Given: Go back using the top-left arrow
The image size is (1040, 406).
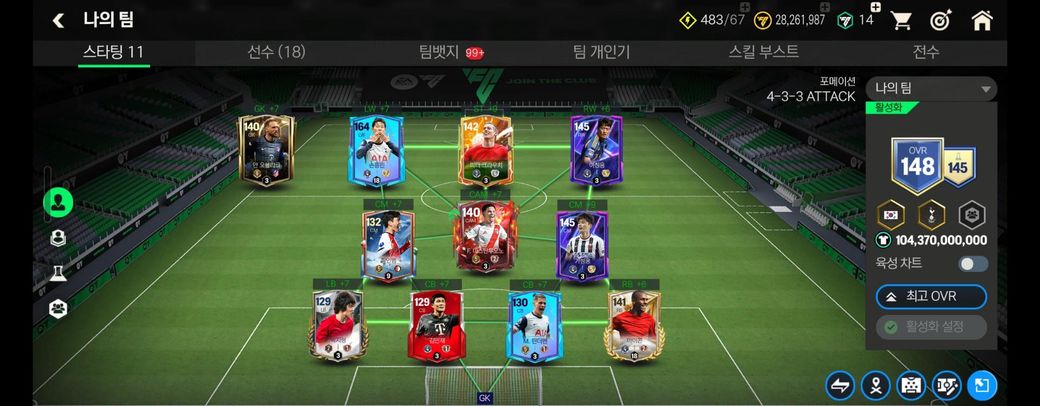Looking at the screenshot, I should pos(58,20).
